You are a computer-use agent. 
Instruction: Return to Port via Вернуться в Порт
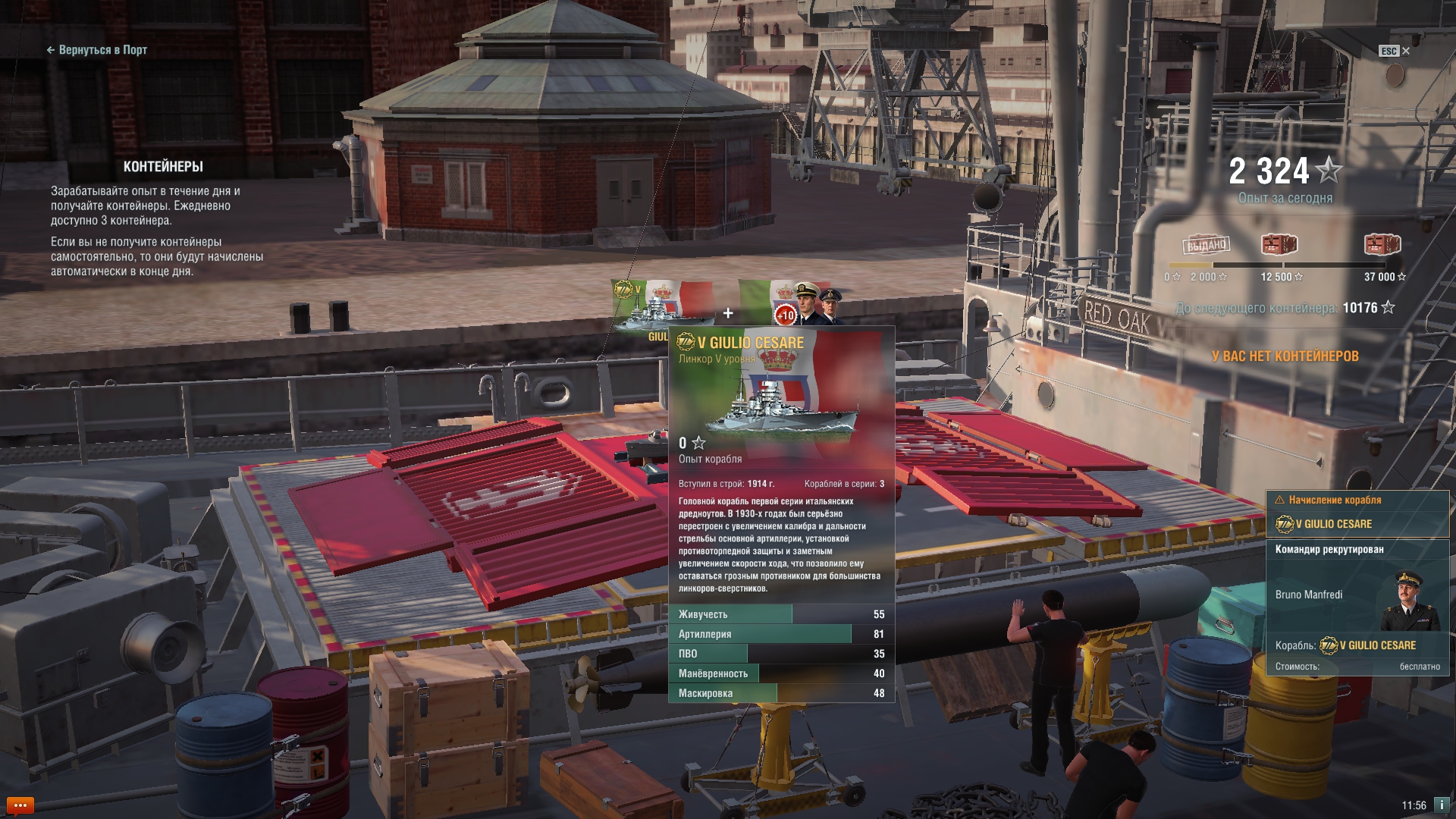tap(97, 50)
